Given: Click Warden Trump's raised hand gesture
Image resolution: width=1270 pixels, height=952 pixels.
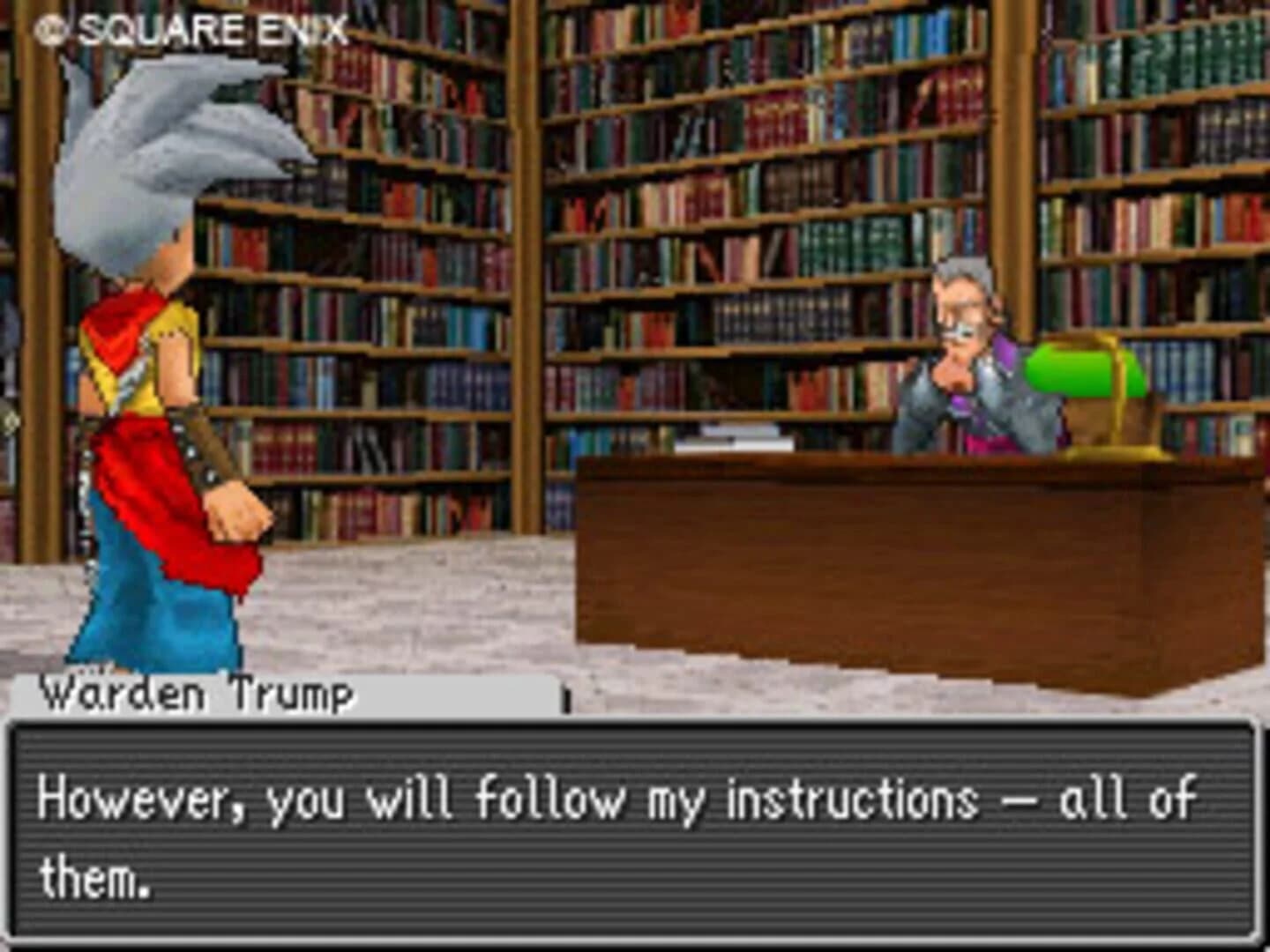Looking at the screenshot, I should 952,375.
